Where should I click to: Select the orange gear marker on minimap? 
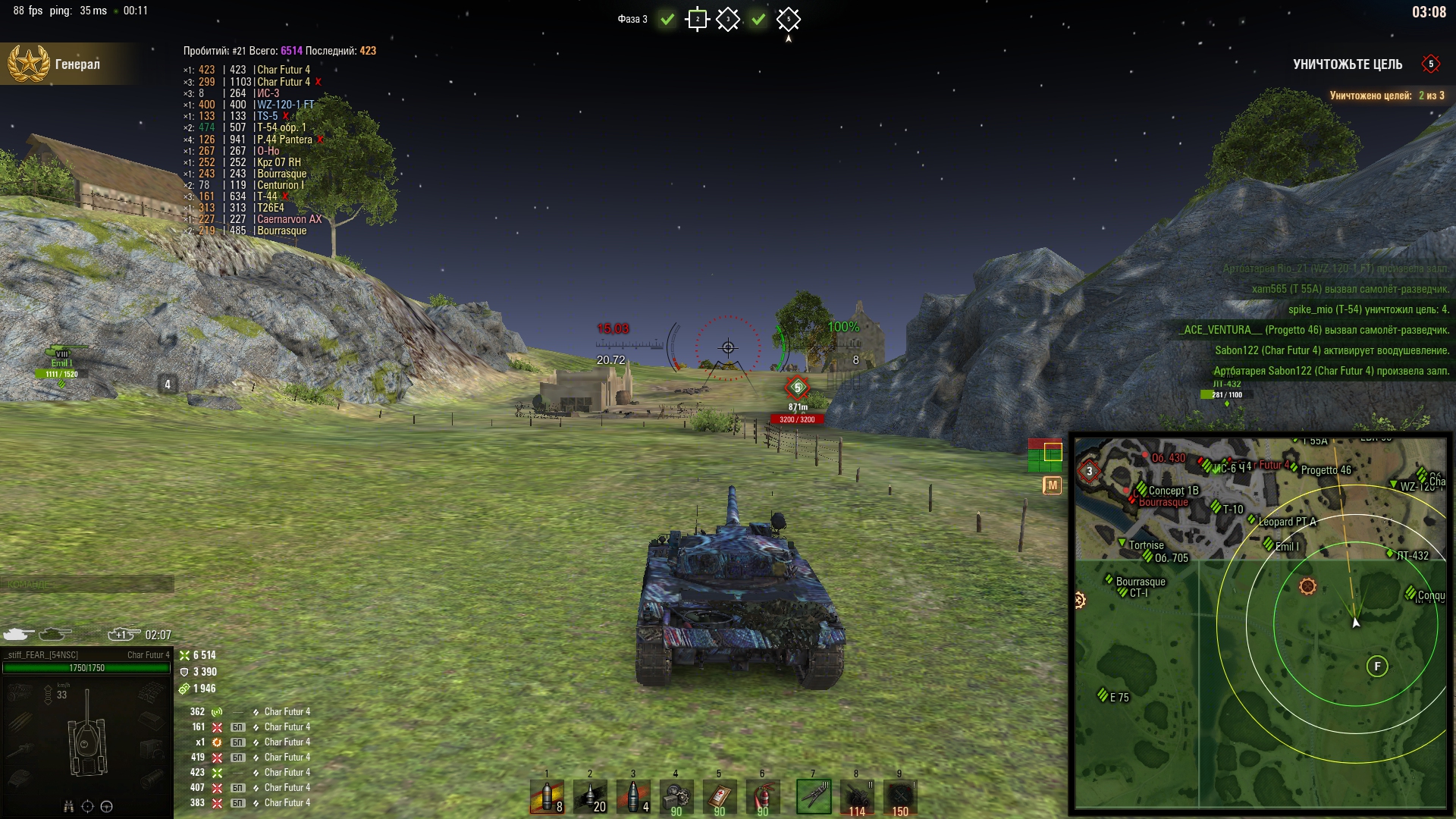point(1307,586)
